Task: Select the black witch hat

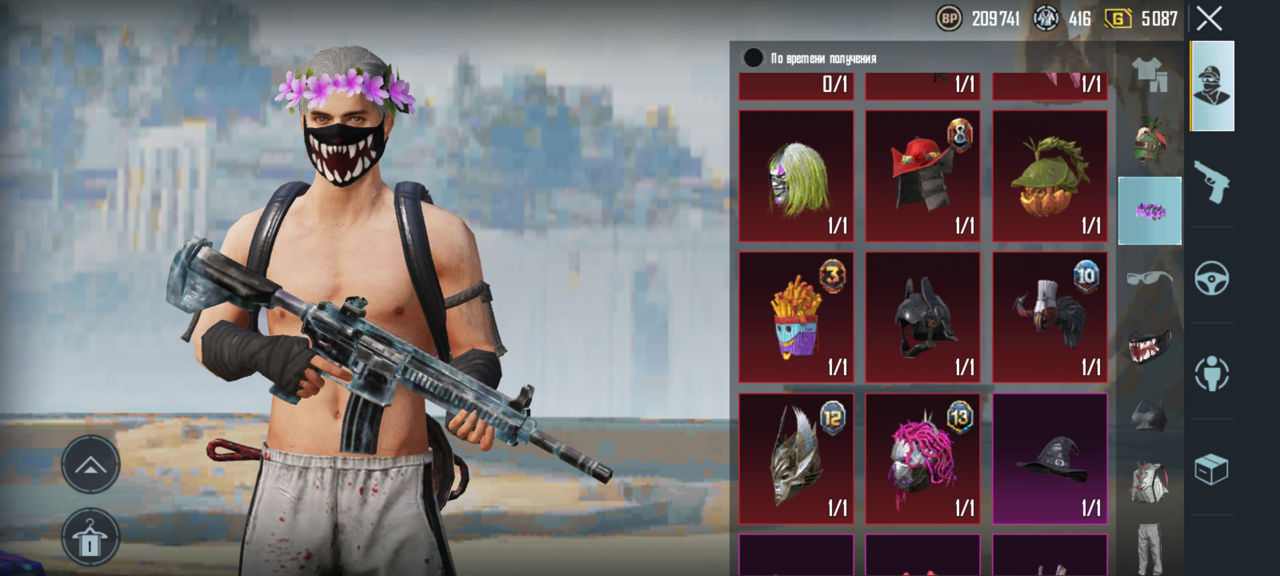Action: 1049,459
